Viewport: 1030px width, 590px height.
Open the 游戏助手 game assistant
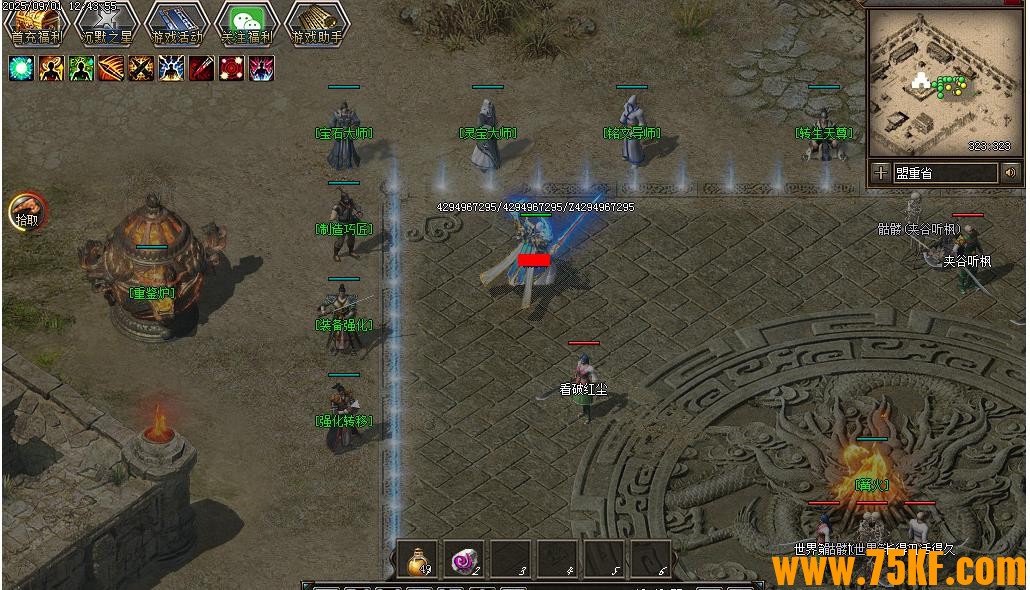point(316,24)
